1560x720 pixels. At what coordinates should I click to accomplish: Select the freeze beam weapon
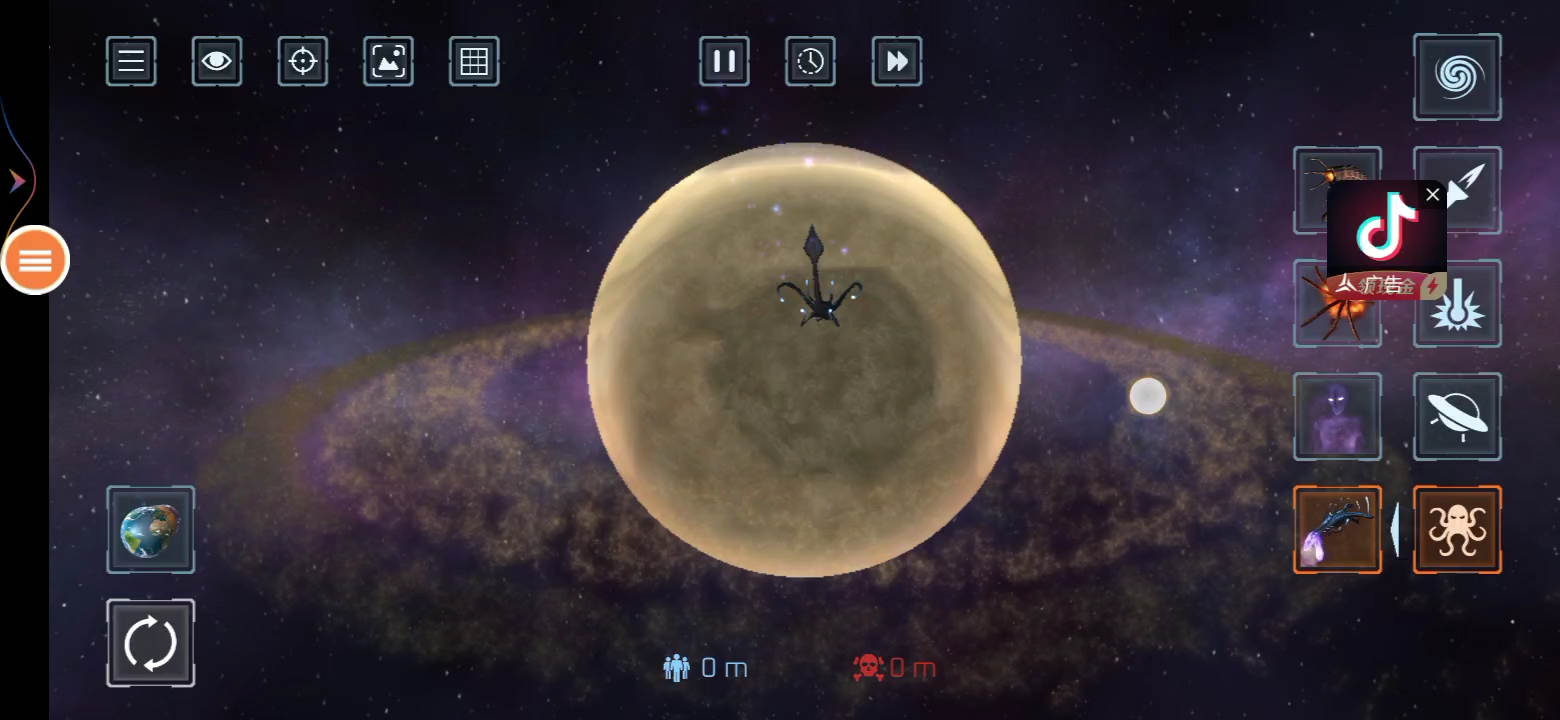pos(1456,304)
